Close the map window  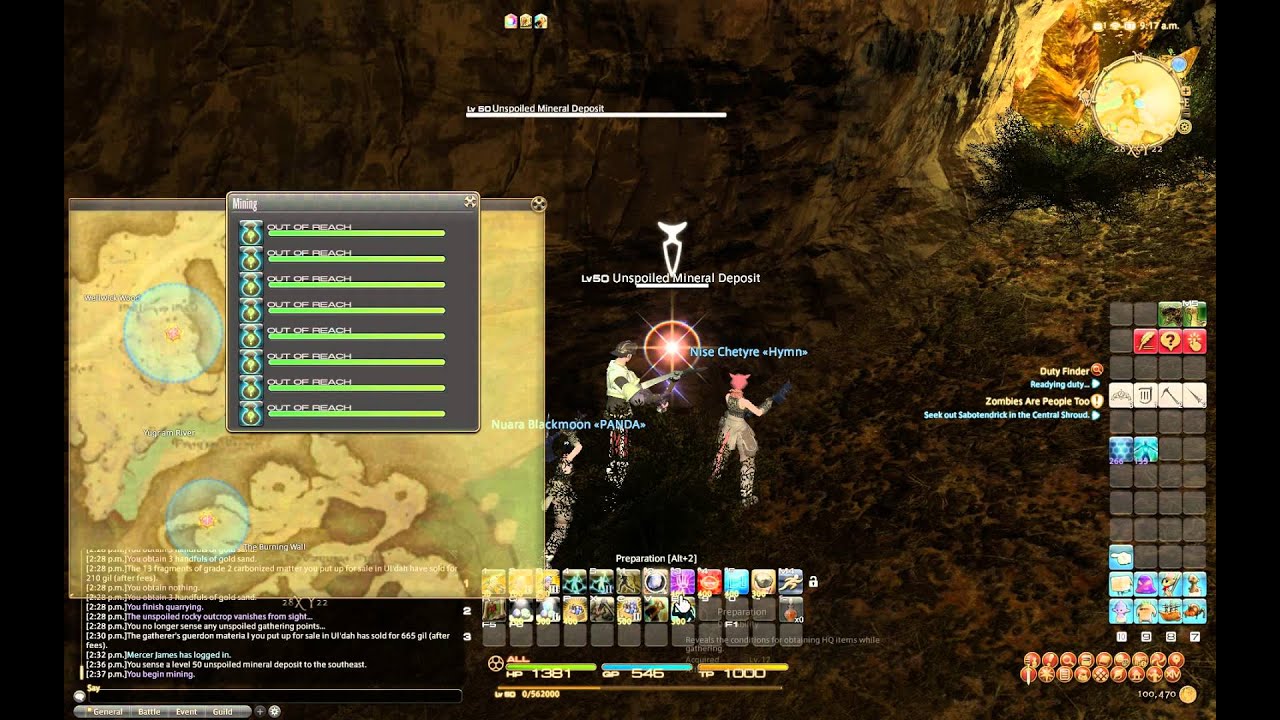click(538, 205)
